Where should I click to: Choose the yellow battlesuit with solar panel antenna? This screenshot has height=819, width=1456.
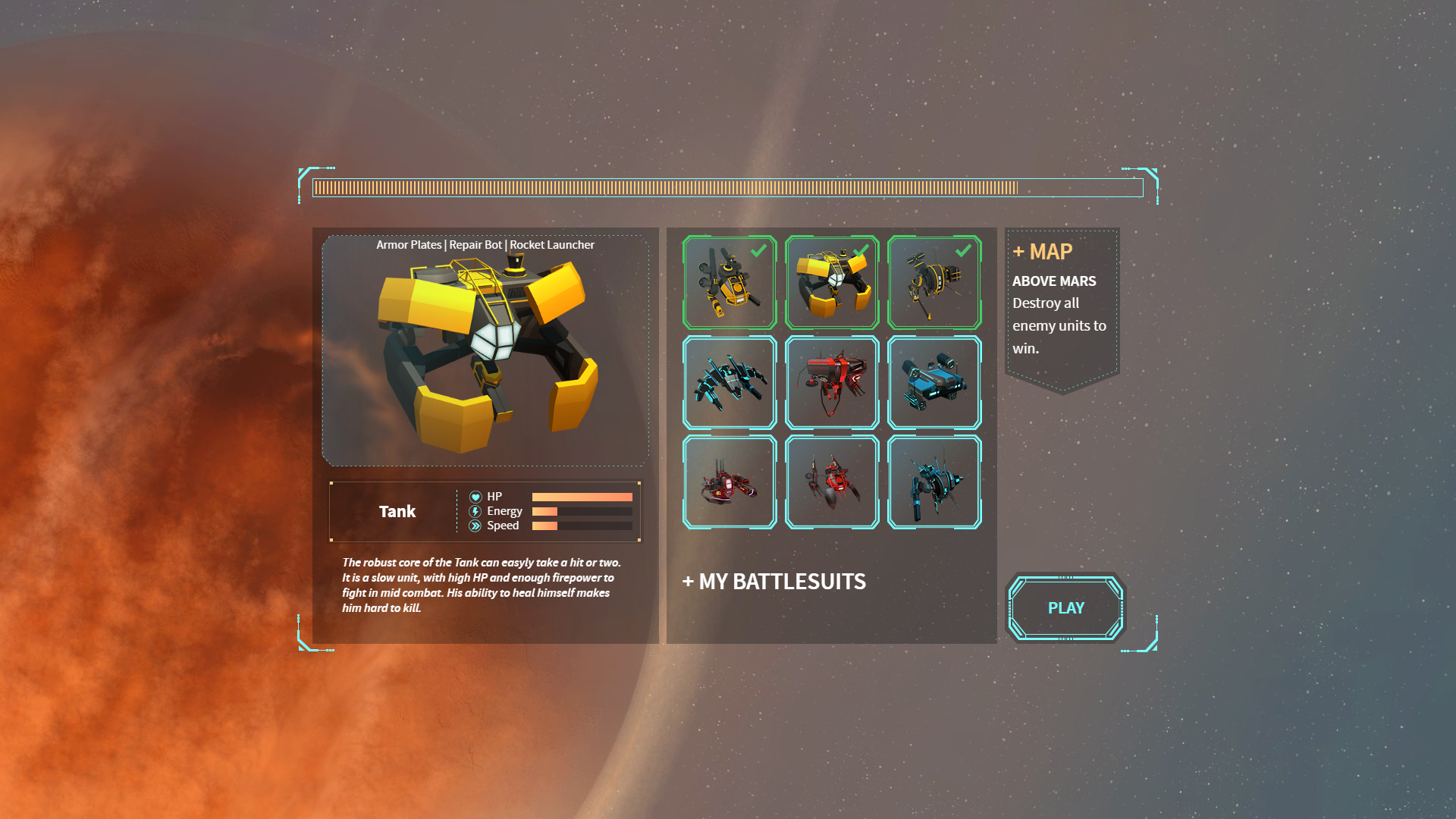pyautogui.click(x=934, y=282)
